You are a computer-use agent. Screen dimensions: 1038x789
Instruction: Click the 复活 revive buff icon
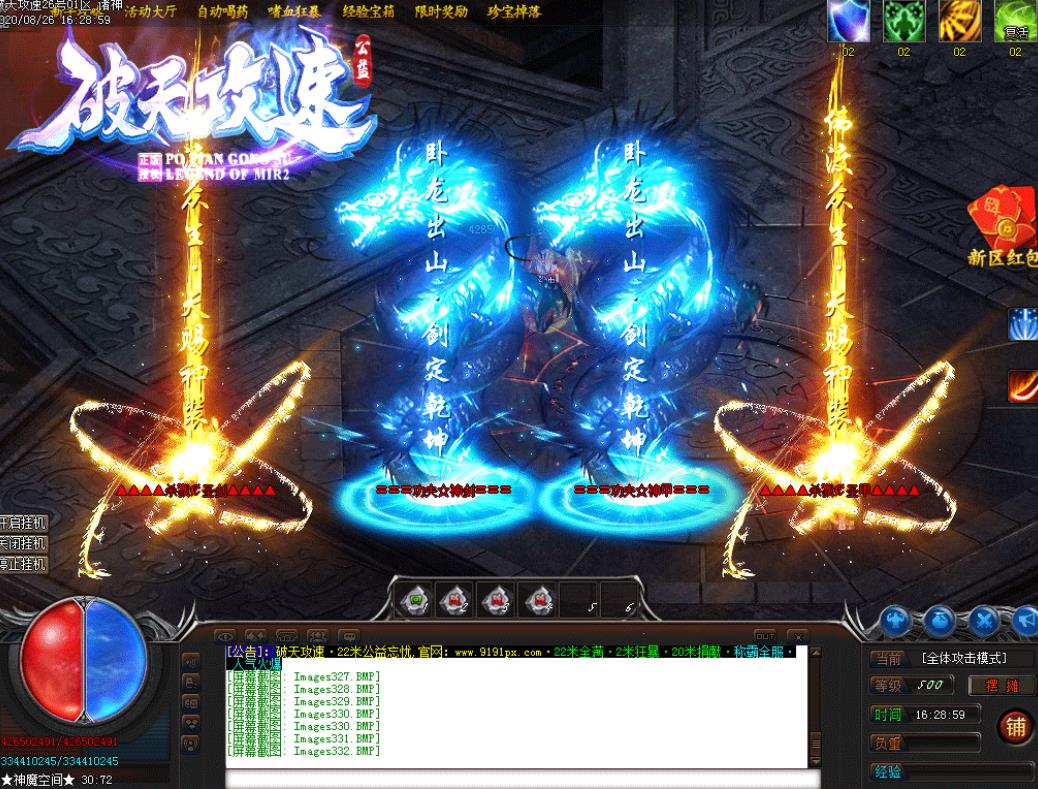[x=1015, y=20]
